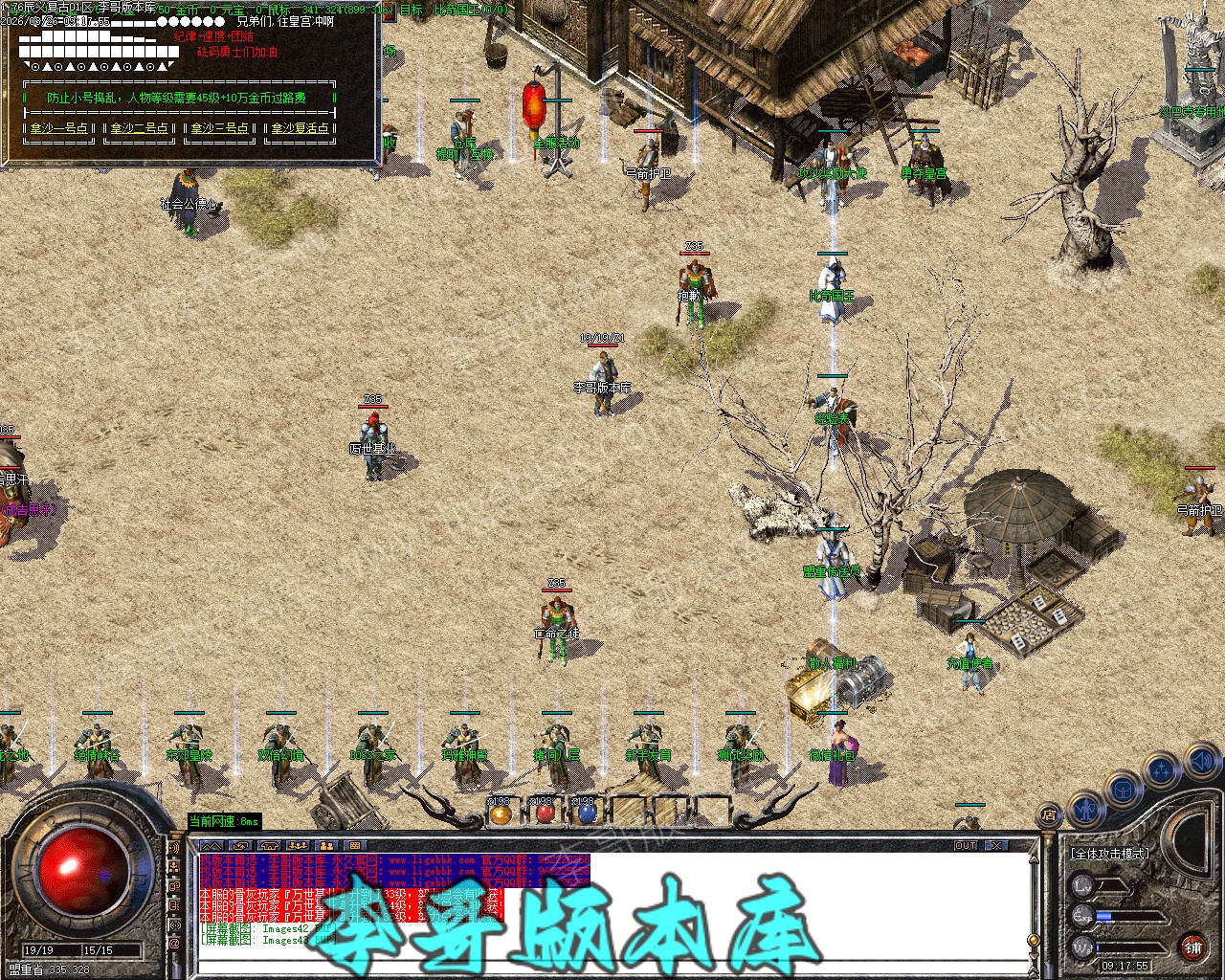The height and width of the screenshot is (980, 1225).
Task: Click the @ chat channel button
Action: [174, 944]
